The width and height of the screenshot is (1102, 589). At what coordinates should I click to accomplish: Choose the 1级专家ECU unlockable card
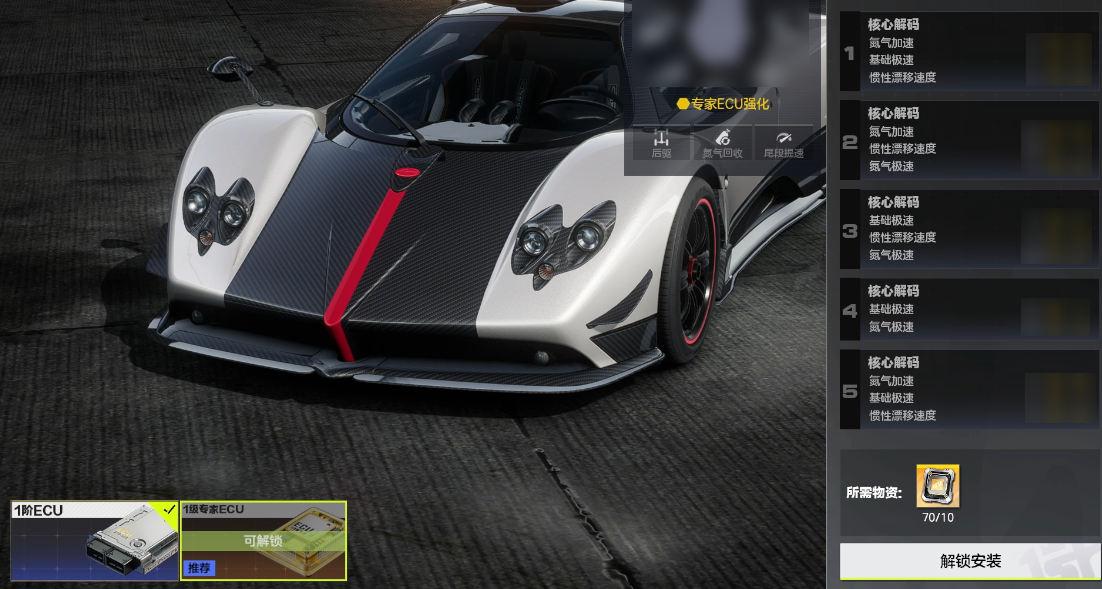[x=263, y=540]
